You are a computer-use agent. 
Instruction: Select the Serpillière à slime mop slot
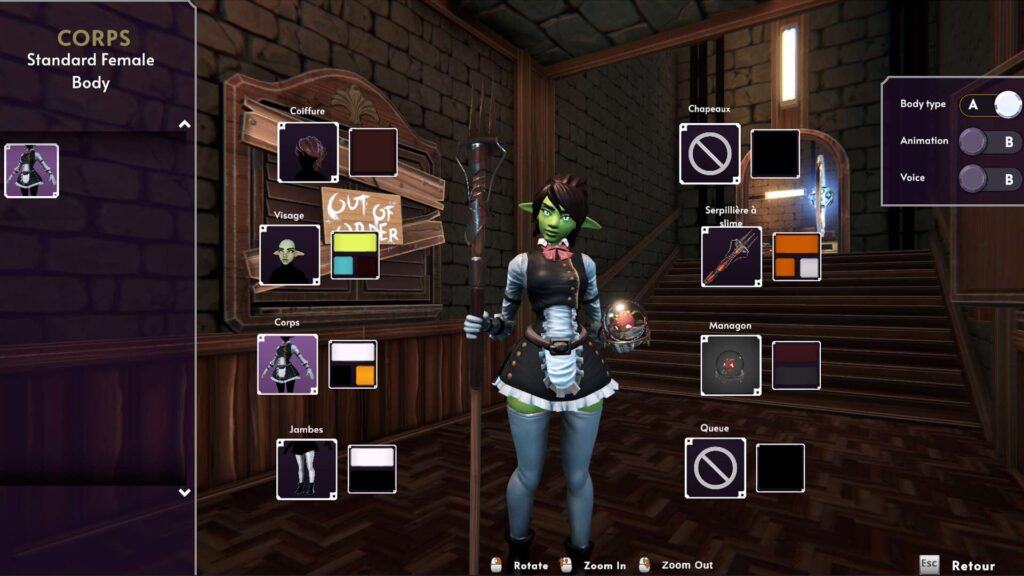pyautogui.click(x=731, y=257)
